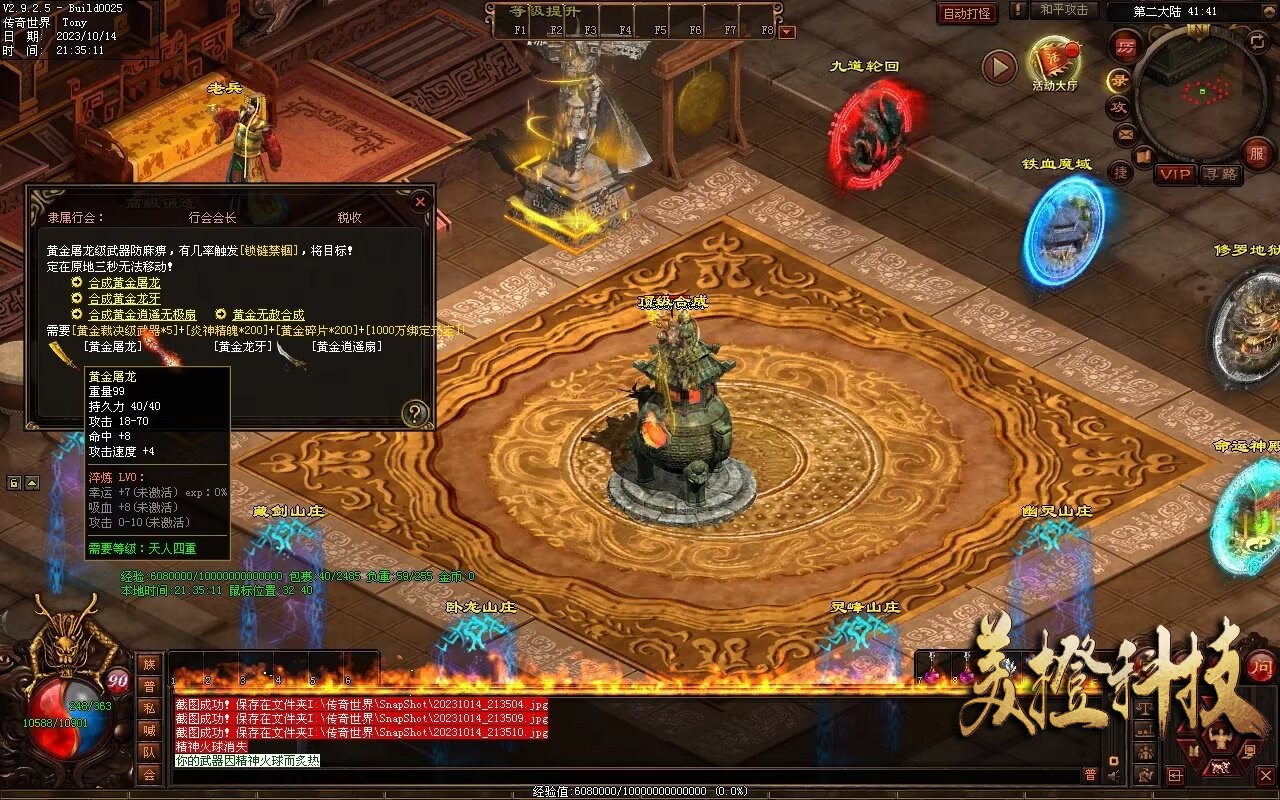Select the 喊 shout chat channel
The width and height of the screenshot is (1280, 800).
tap(149, 729)
